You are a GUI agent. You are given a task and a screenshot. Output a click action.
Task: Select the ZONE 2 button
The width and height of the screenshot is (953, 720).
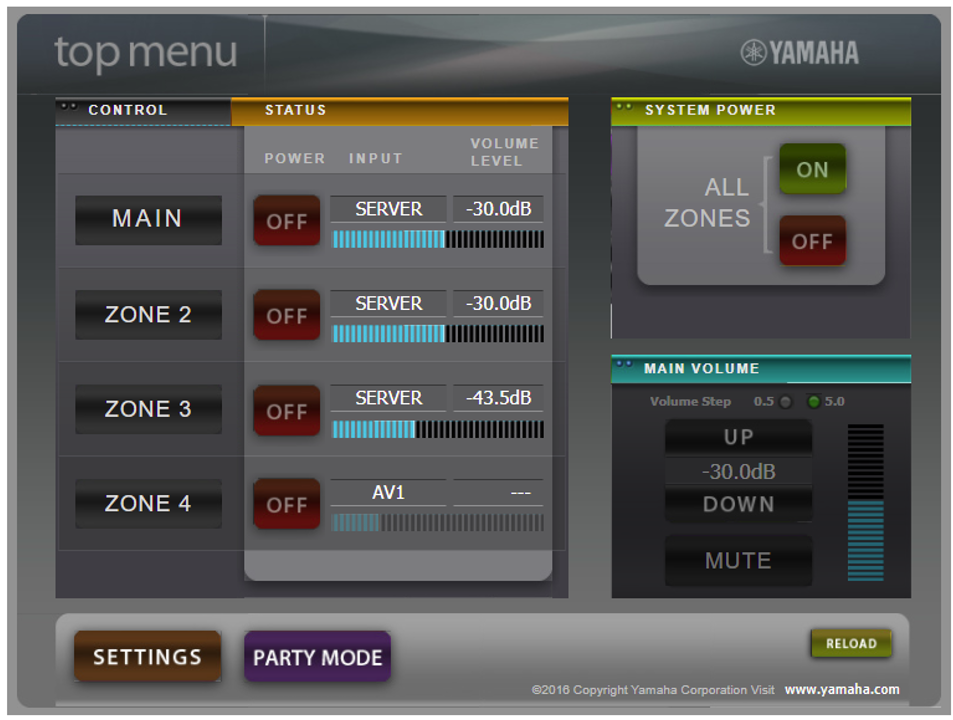click(x=148, y=315)
